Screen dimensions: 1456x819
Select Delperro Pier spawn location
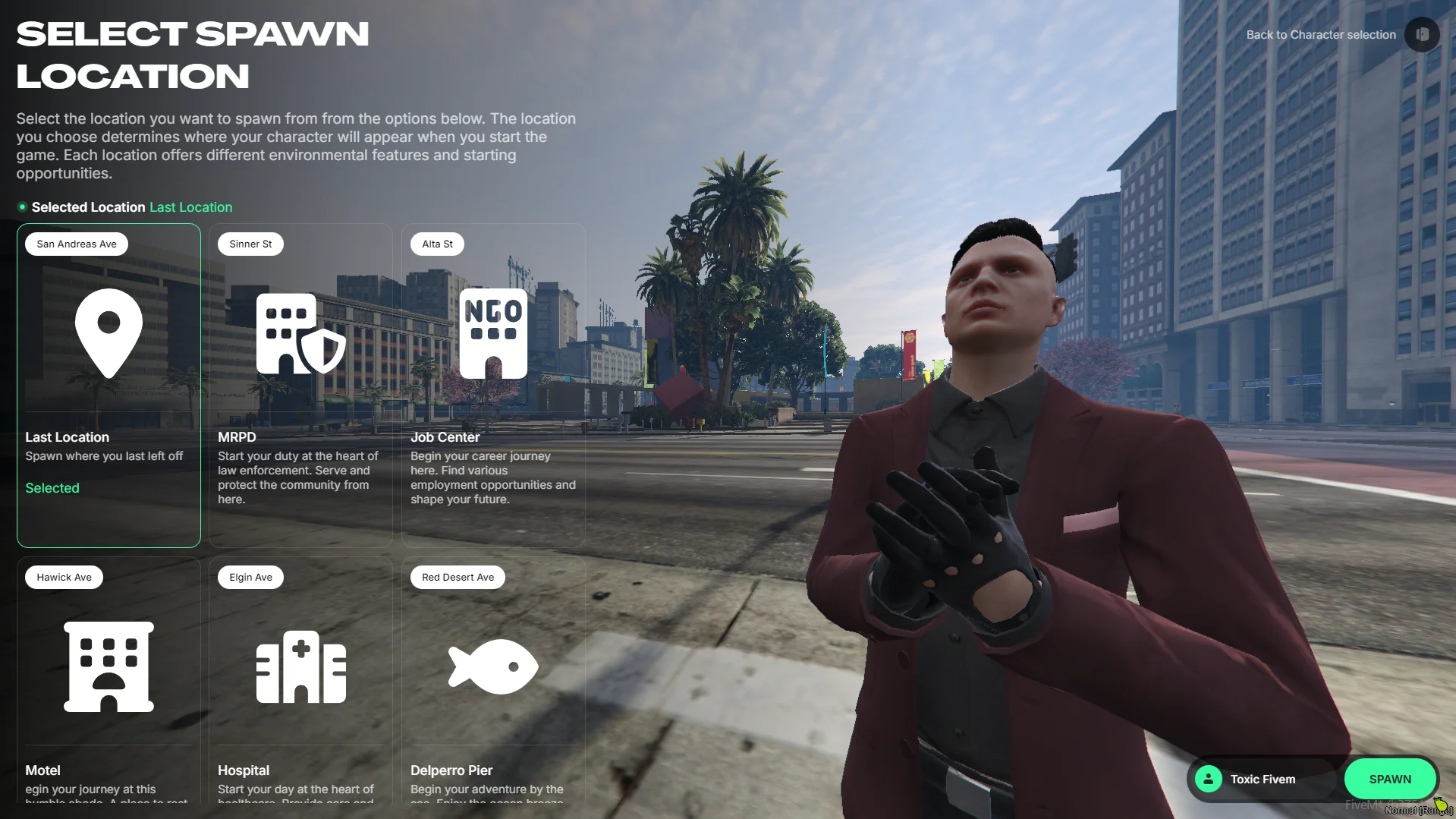point(493,679)
